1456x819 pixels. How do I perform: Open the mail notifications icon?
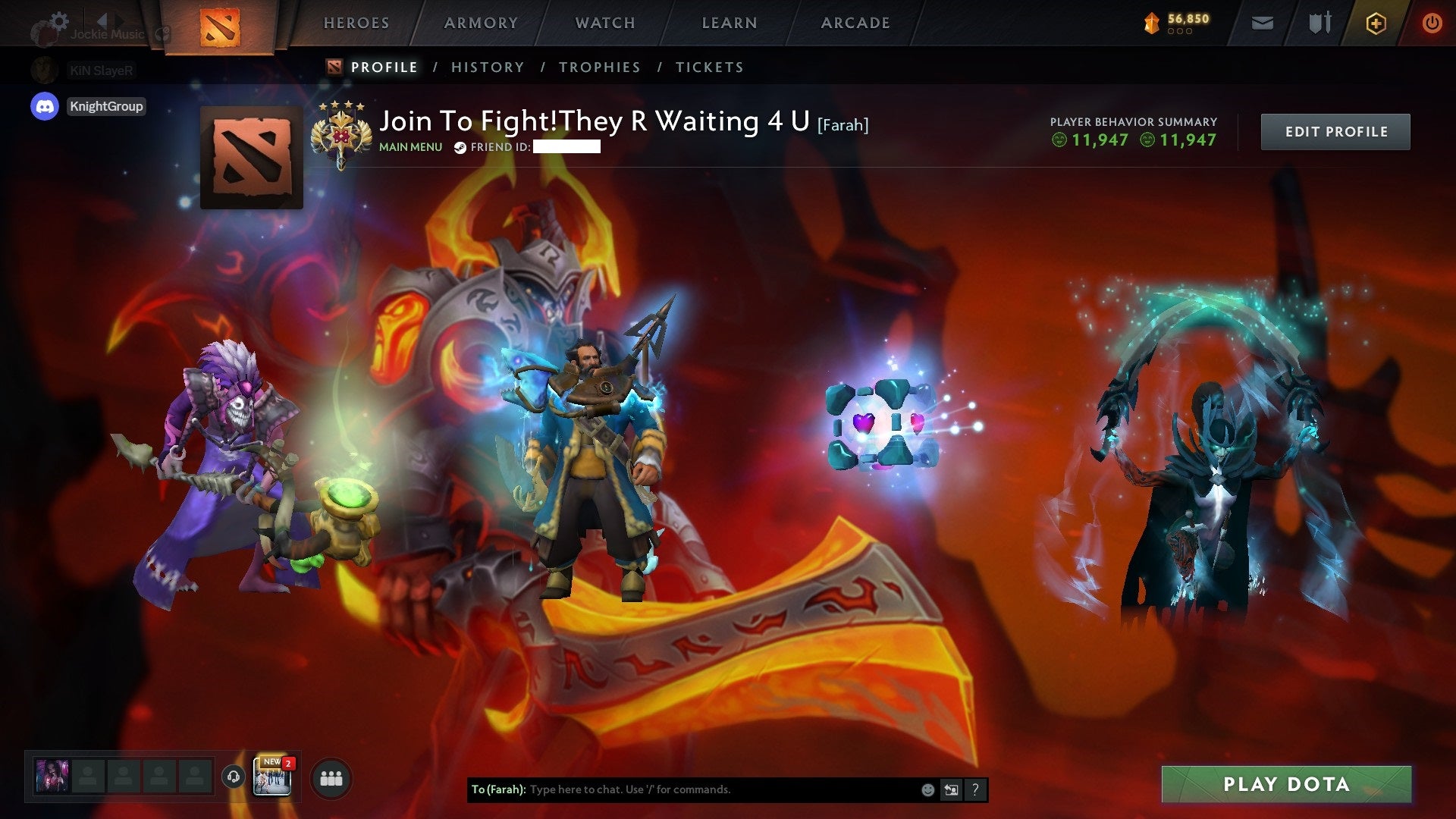click(1263, 23)
